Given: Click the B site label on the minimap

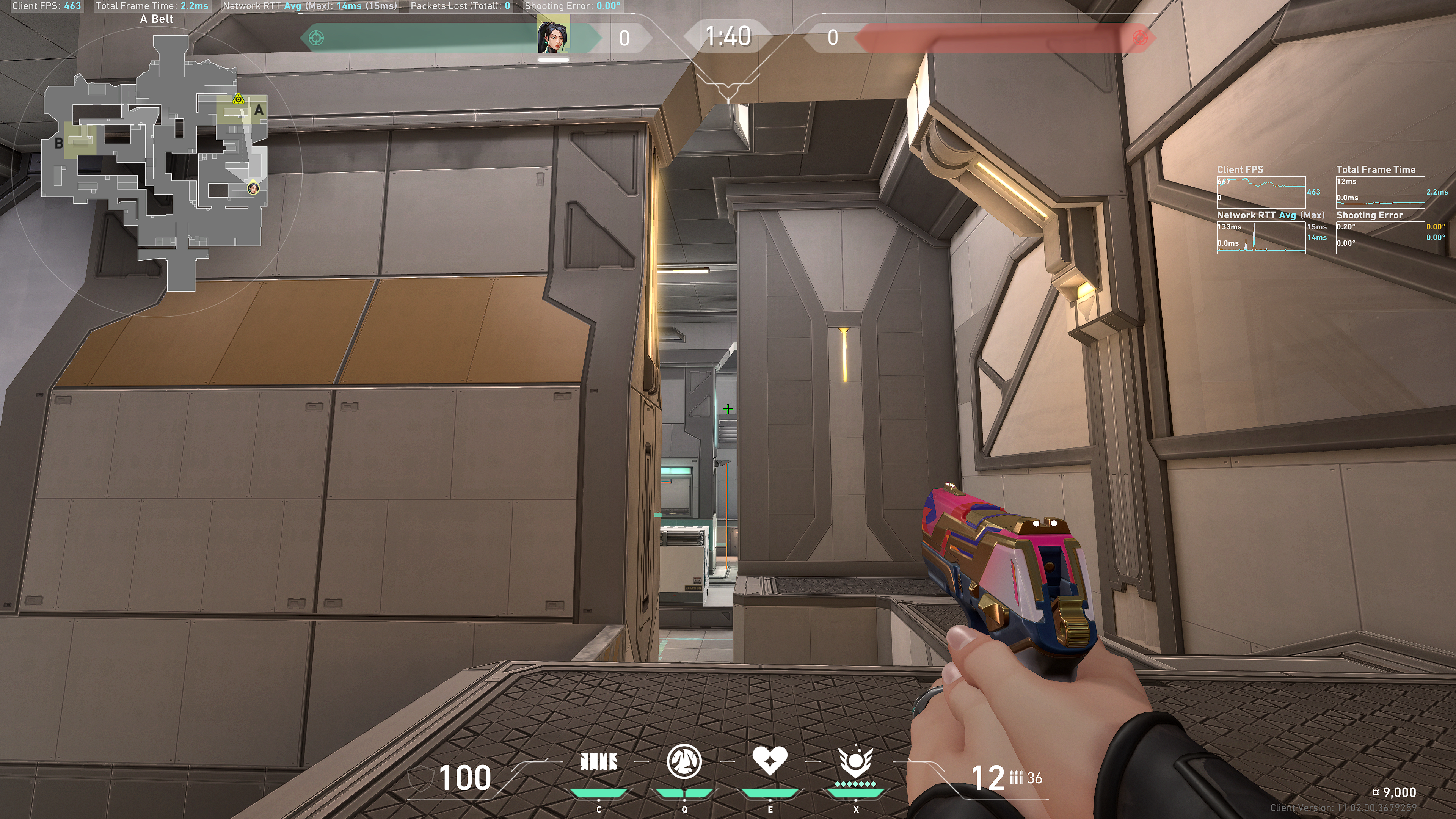Looking at the screenshot, I should [x=59, y=144].
